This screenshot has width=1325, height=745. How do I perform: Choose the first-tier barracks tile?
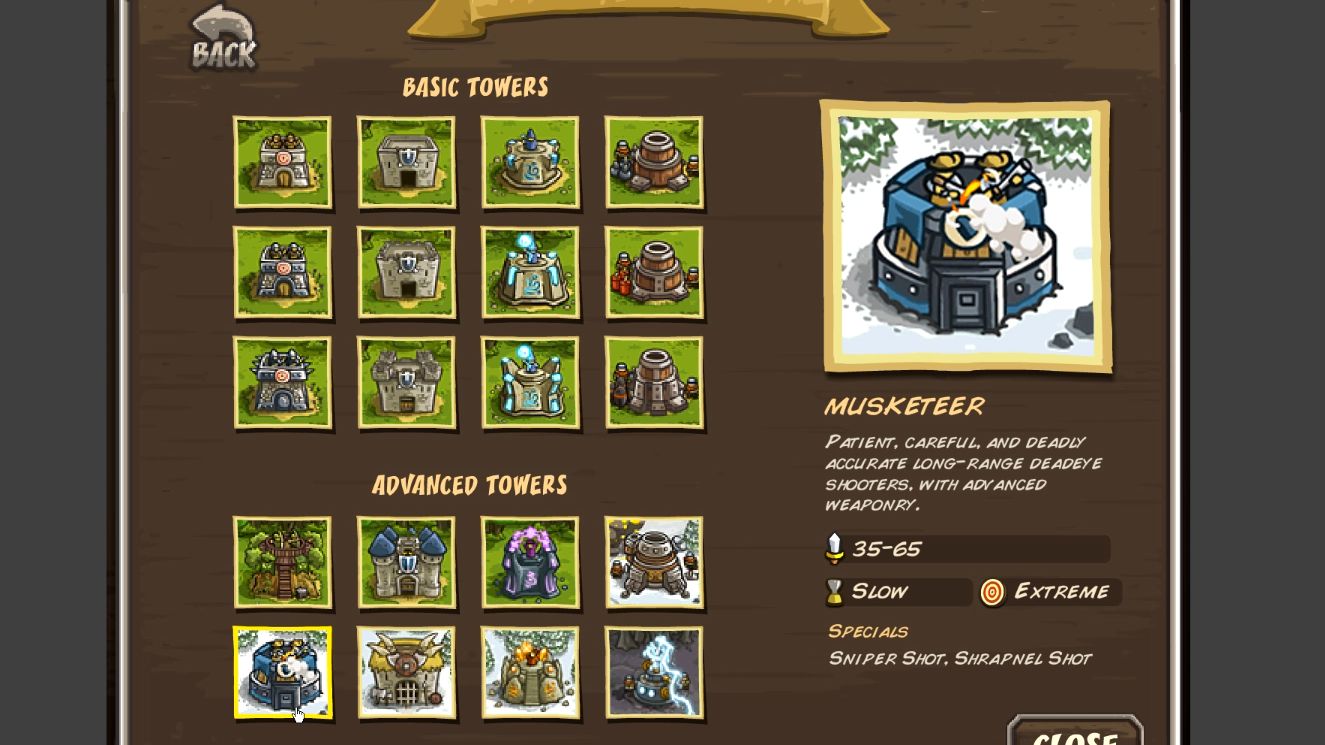(x=406, y=162)
